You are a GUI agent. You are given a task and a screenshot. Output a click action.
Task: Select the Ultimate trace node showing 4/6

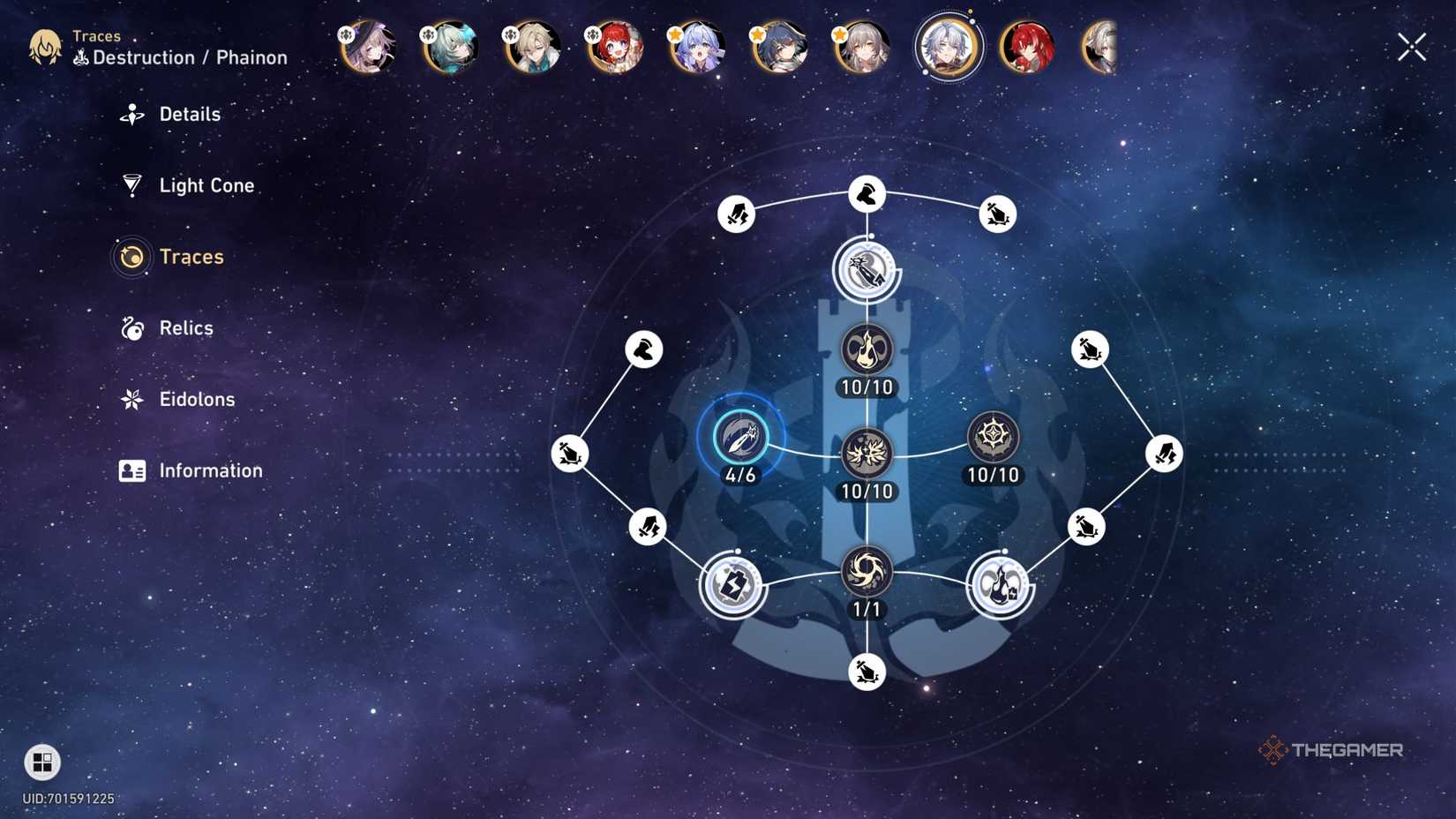[741, 437]
